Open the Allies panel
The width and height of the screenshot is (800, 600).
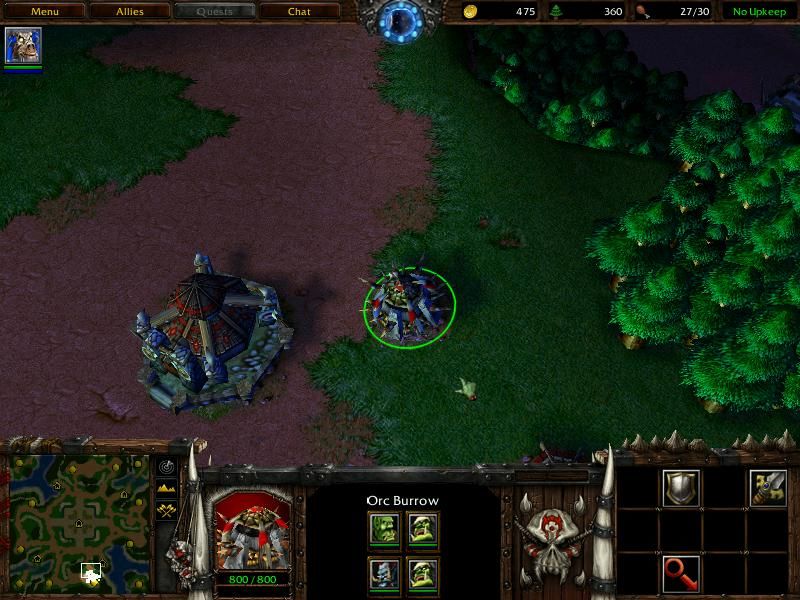click(129, 12)
